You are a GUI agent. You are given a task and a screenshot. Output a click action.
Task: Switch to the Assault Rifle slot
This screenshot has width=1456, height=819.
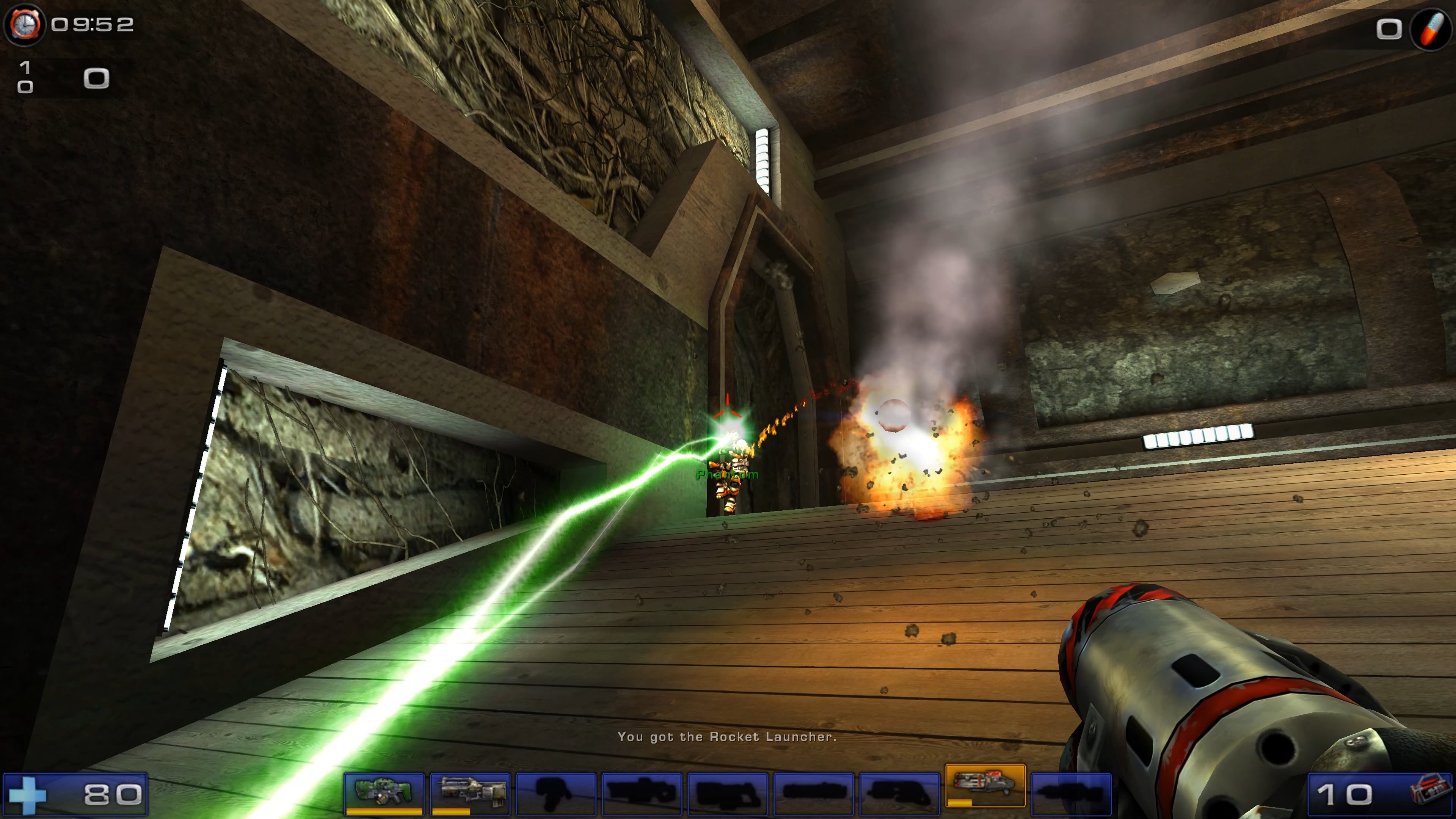pyautogui.click(x=470, y=792)
